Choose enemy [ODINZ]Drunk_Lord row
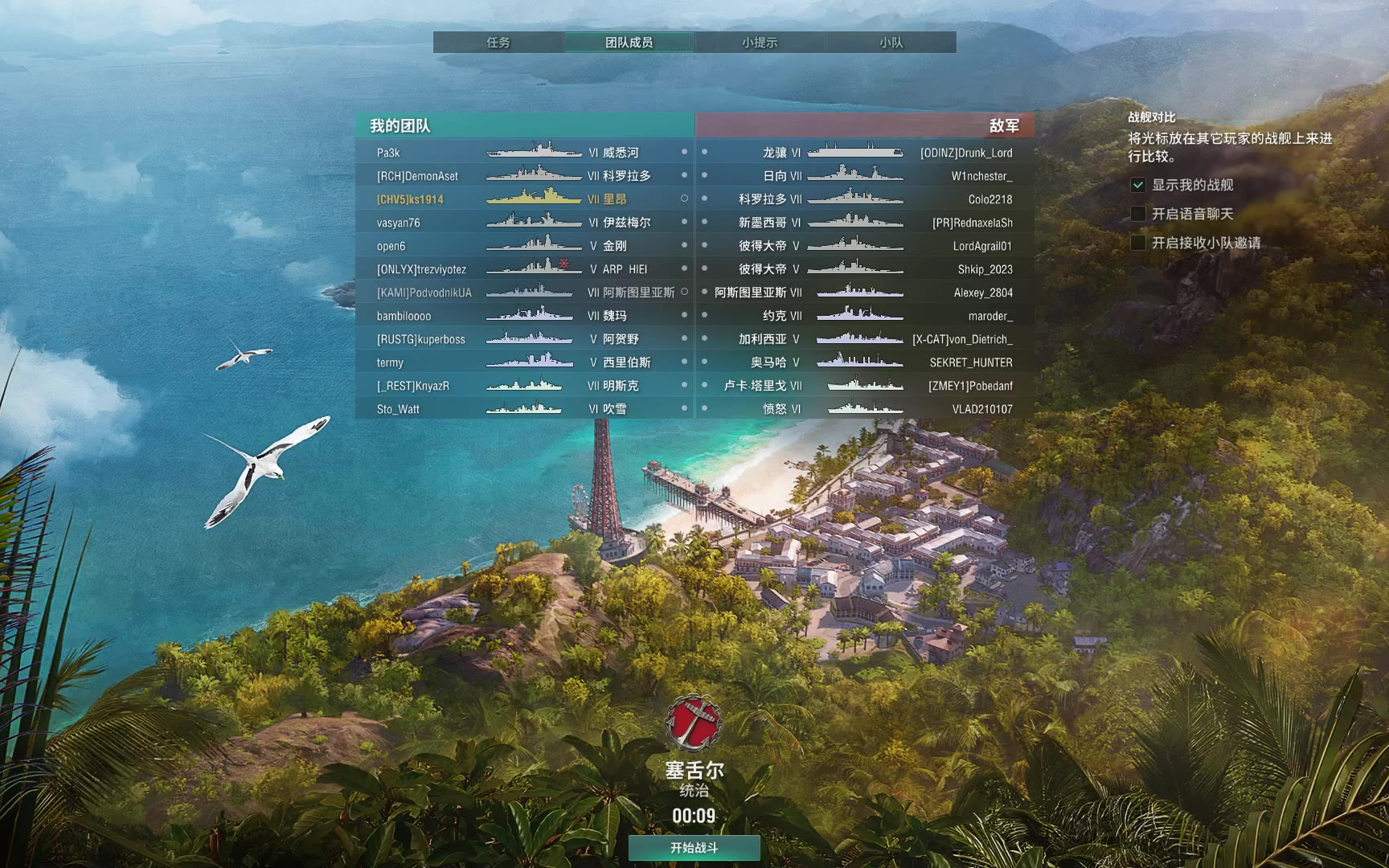The height and width of the screenshot is (868, 1389). coord(865,153)
